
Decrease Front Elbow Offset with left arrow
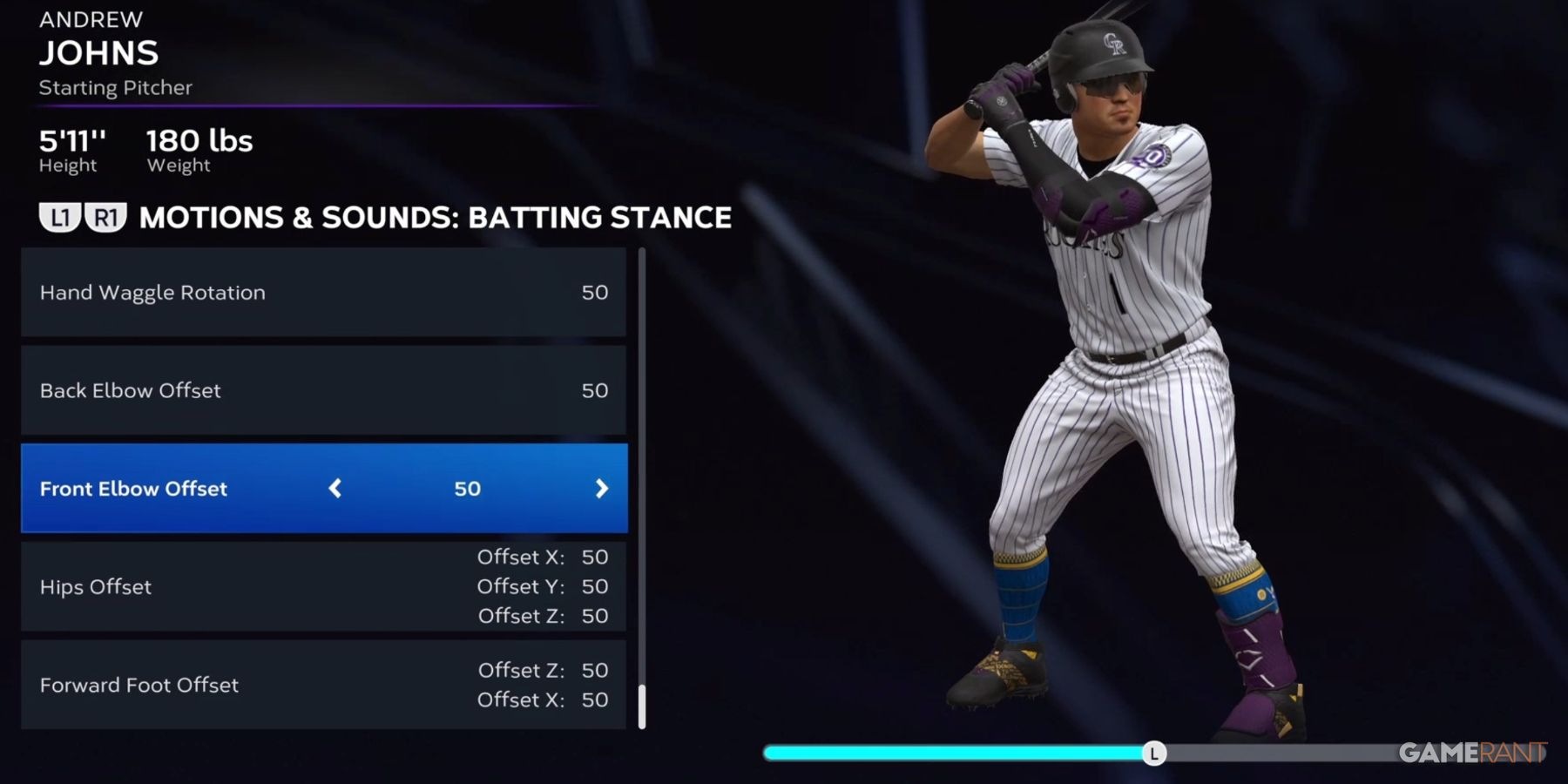(335, 489)
